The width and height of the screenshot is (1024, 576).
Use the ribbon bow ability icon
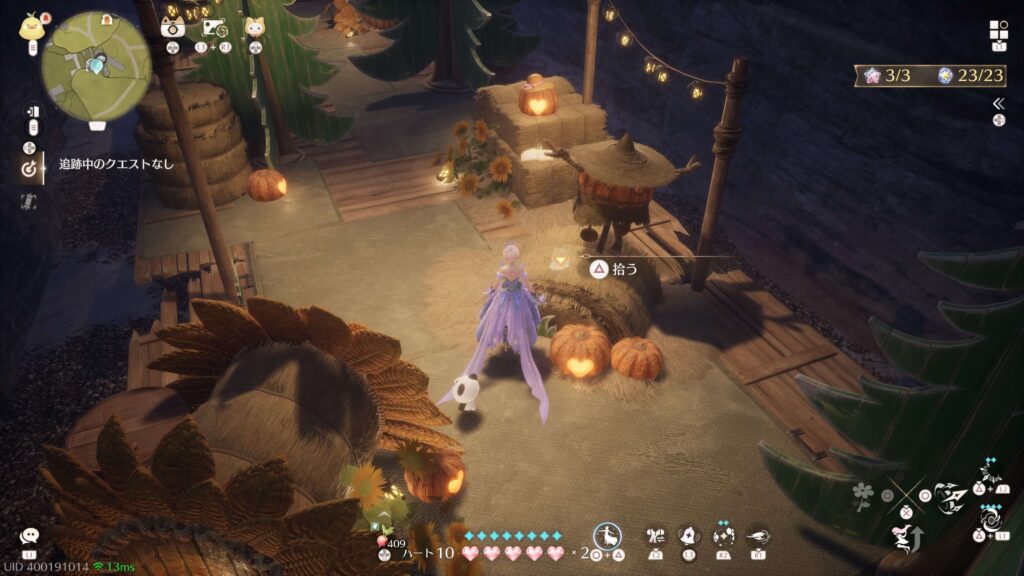[656, 536]
